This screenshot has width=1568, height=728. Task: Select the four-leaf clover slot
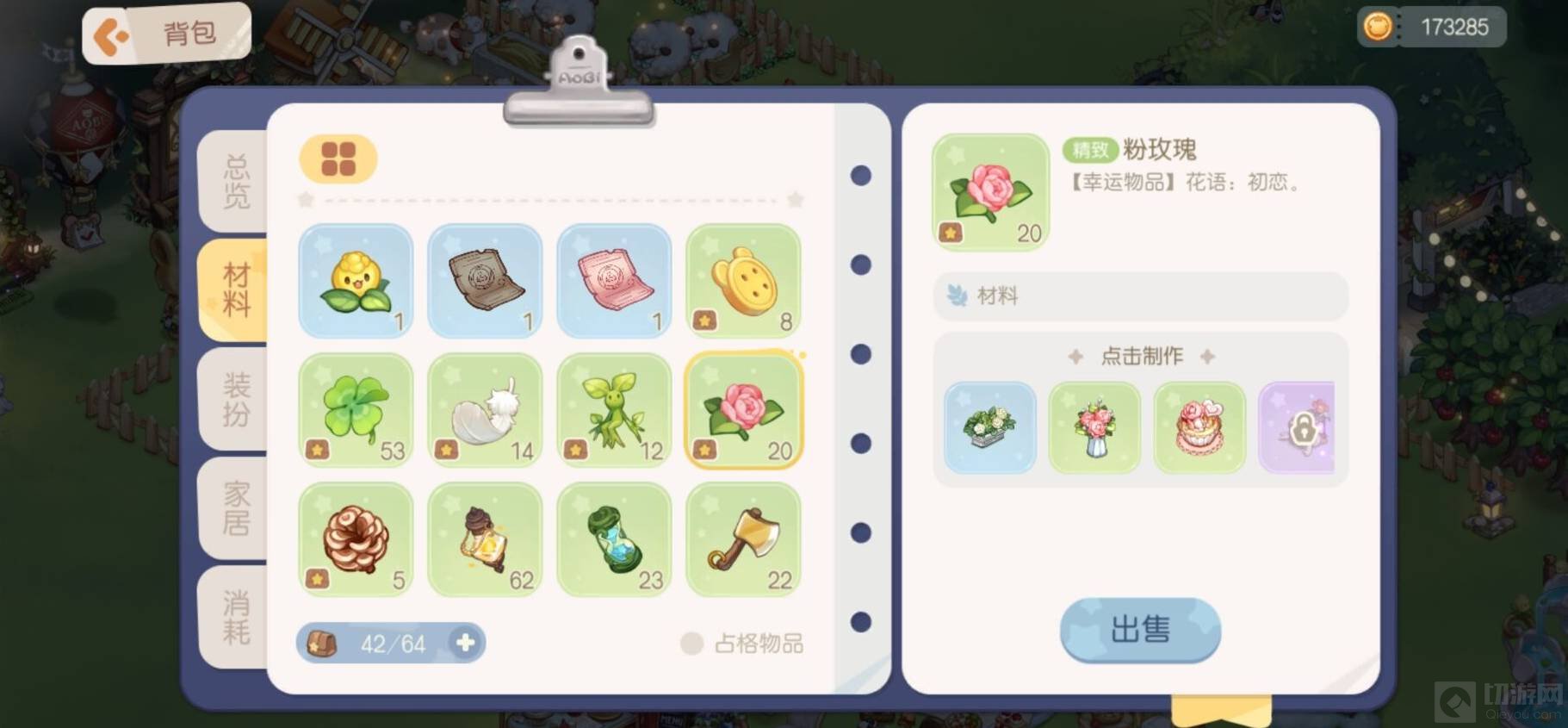(x=356, y=410)
